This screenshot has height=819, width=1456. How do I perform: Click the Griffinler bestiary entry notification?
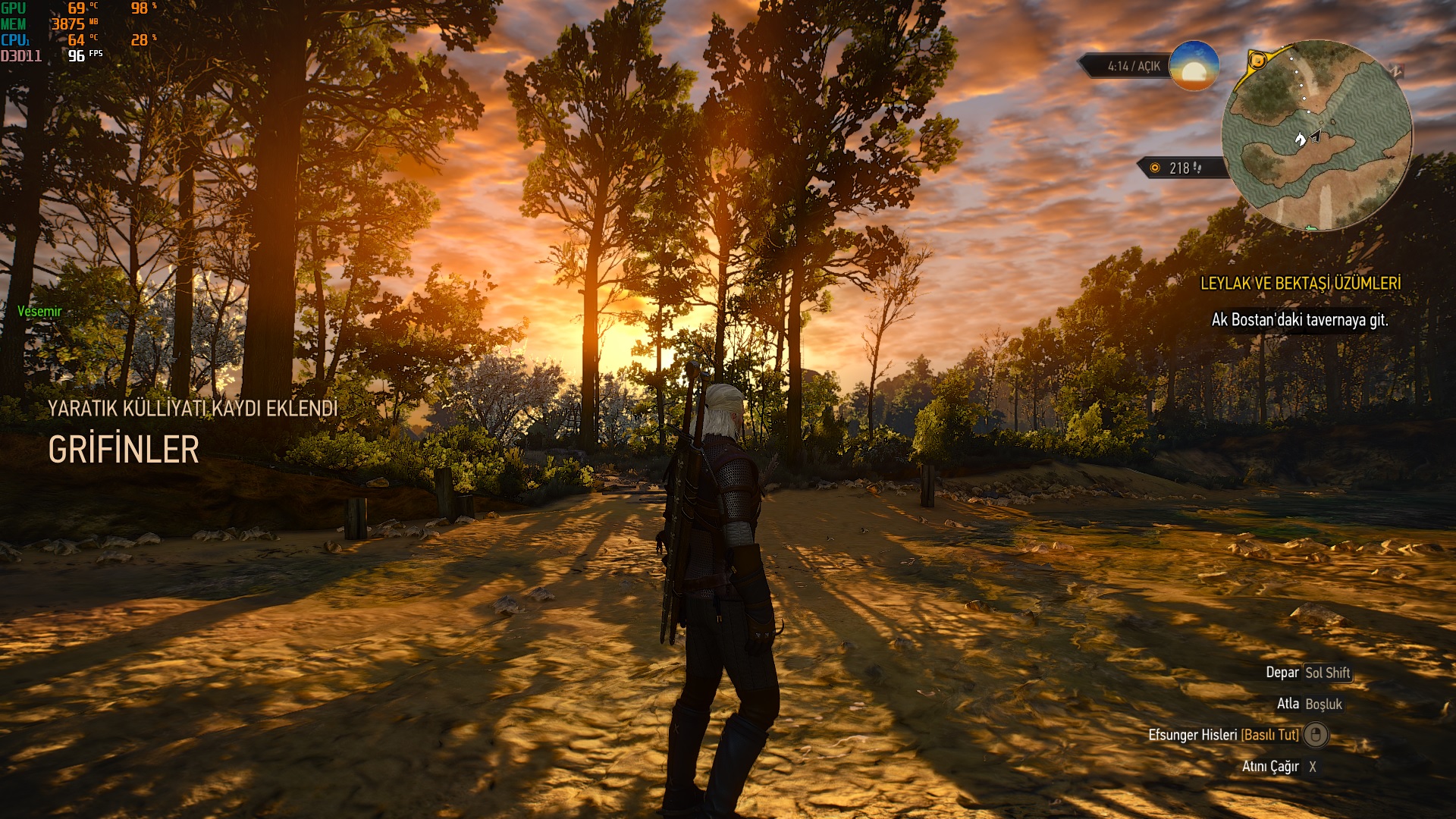124,450
